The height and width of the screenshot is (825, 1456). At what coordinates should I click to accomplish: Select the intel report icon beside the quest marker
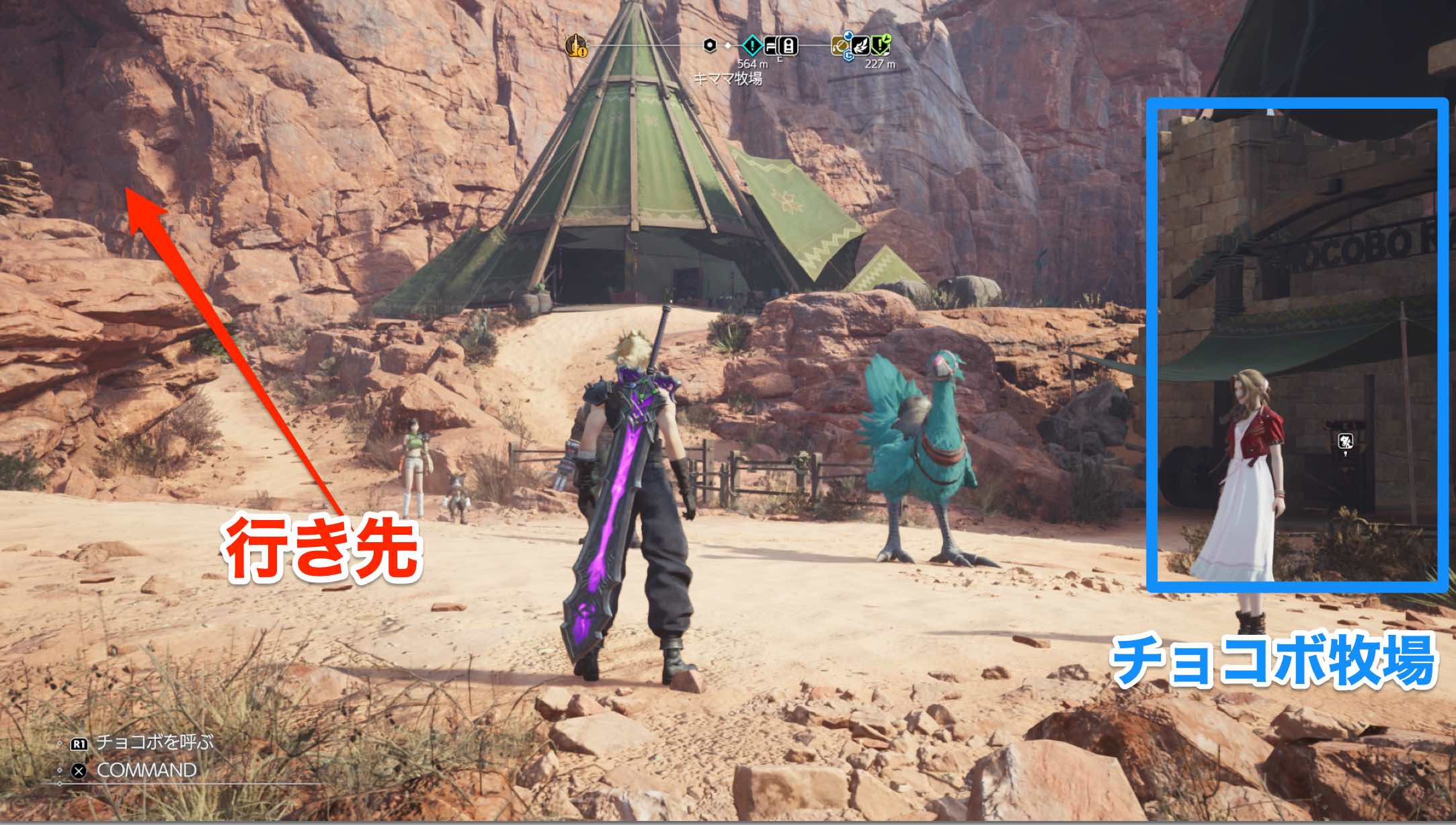pyautogui.click(x=772, y=44)
